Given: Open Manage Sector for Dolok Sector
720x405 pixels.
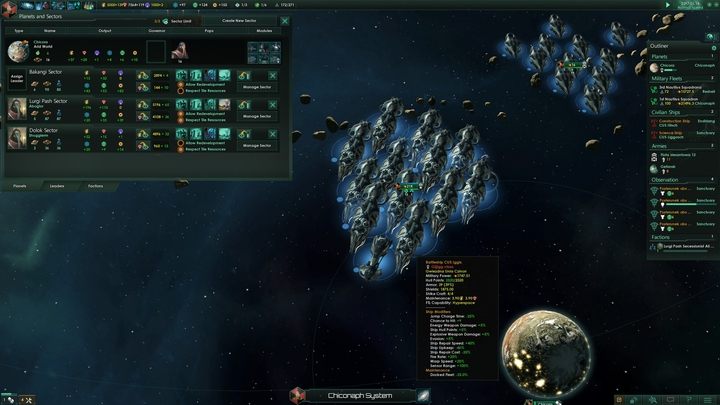Looking at the screenshot, I should point(257,145).
